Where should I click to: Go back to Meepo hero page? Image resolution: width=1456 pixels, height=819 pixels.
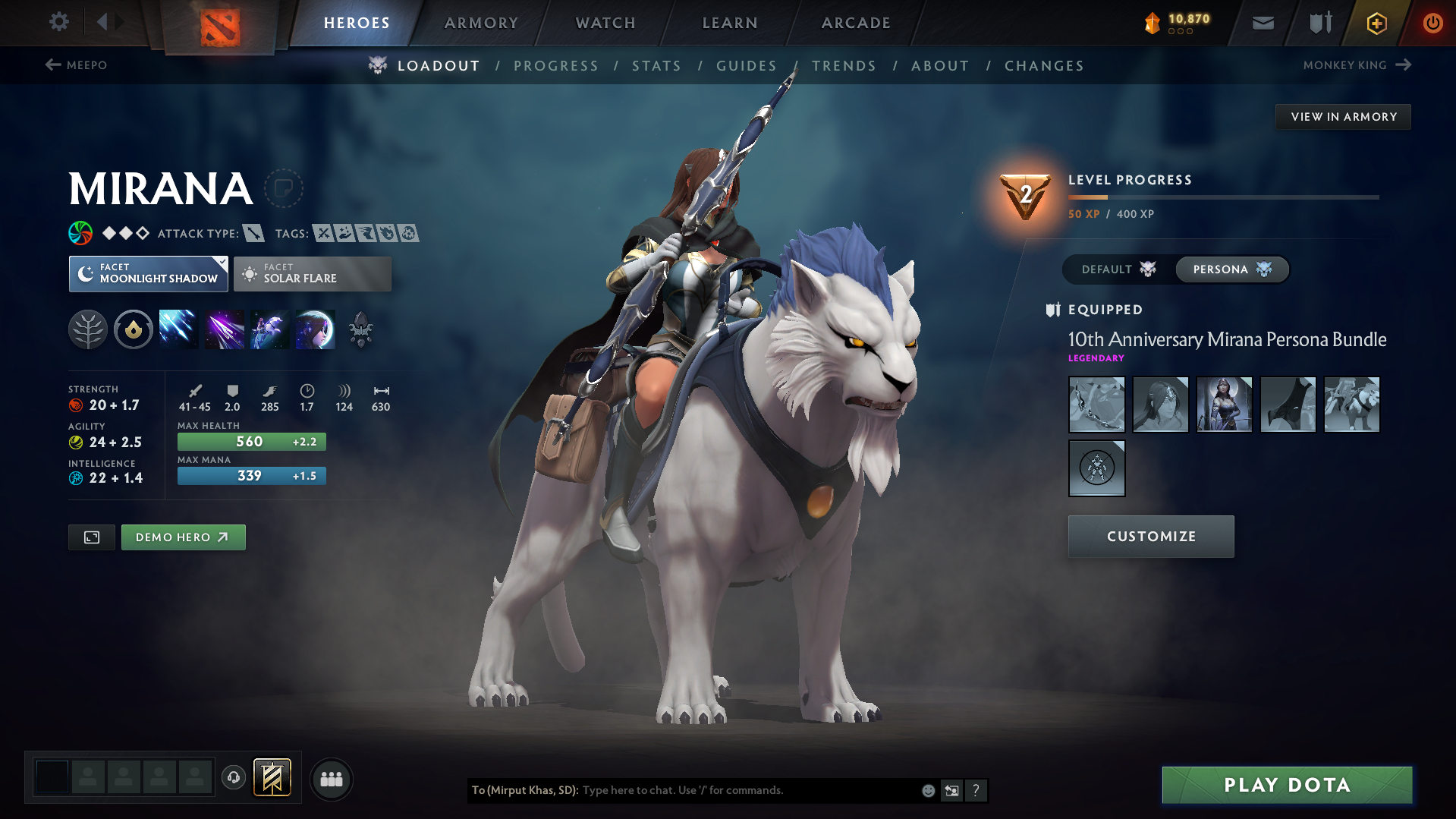78,65
